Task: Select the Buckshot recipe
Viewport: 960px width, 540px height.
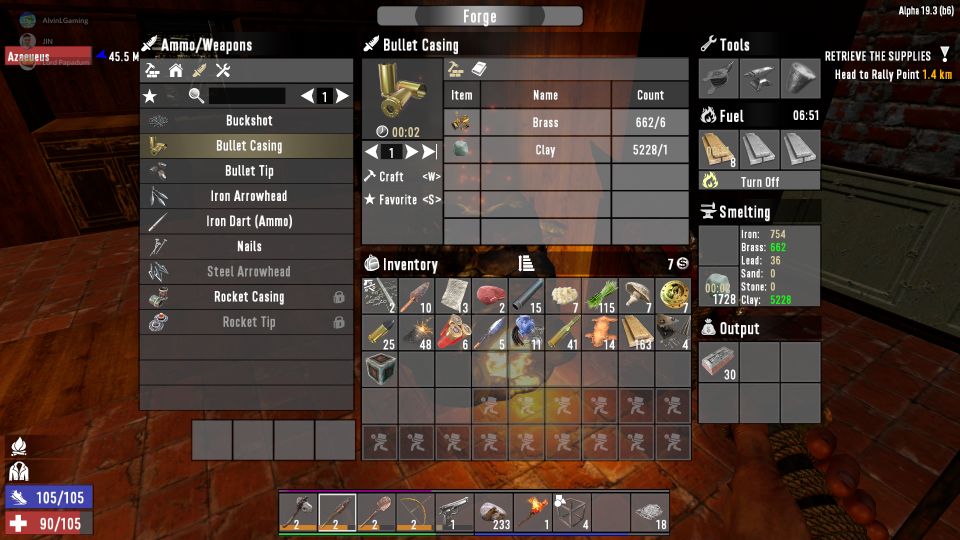Action: coord(248,121)
